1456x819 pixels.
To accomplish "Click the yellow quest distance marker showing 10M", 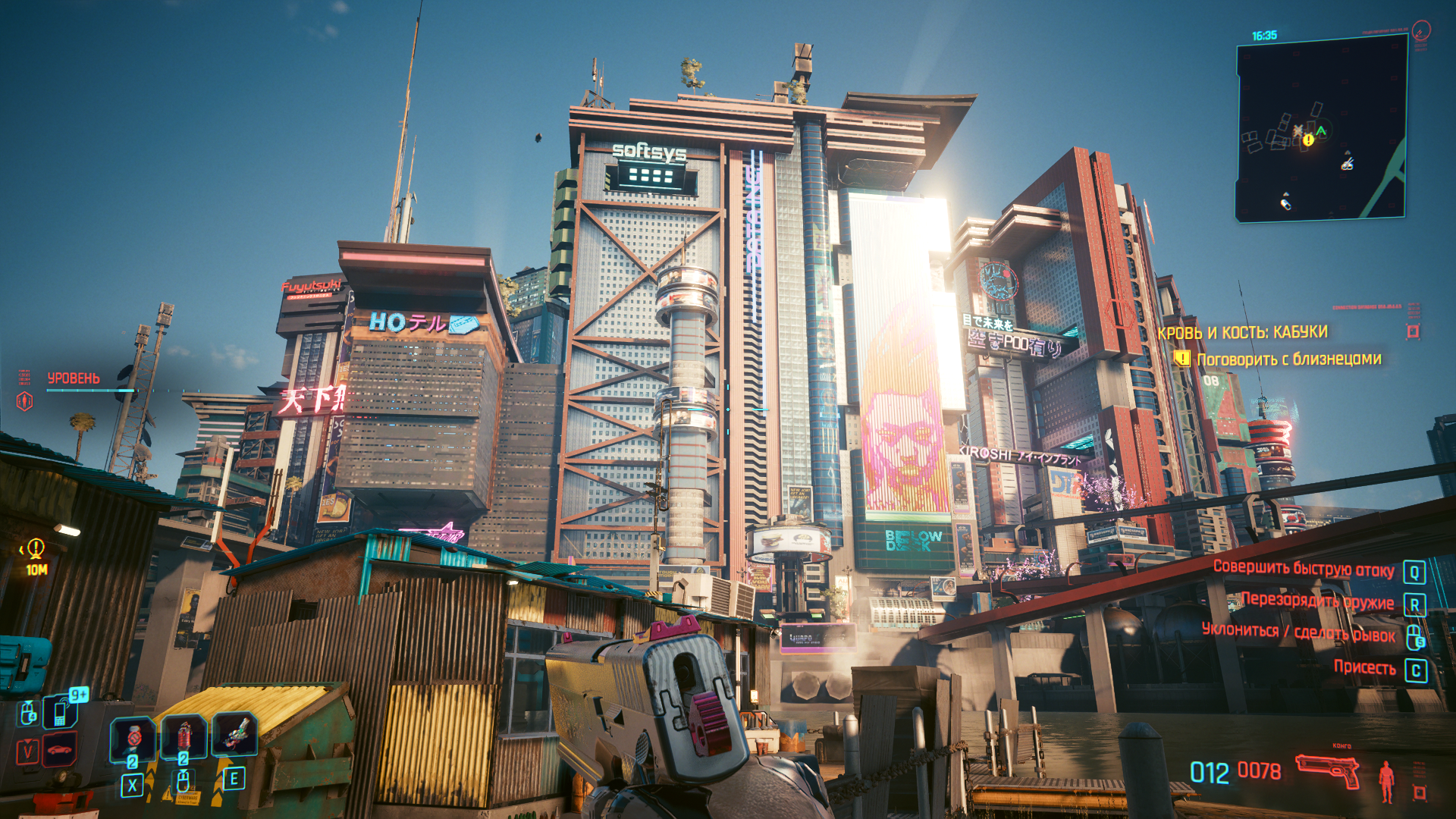I will click(x=36, y=556).
